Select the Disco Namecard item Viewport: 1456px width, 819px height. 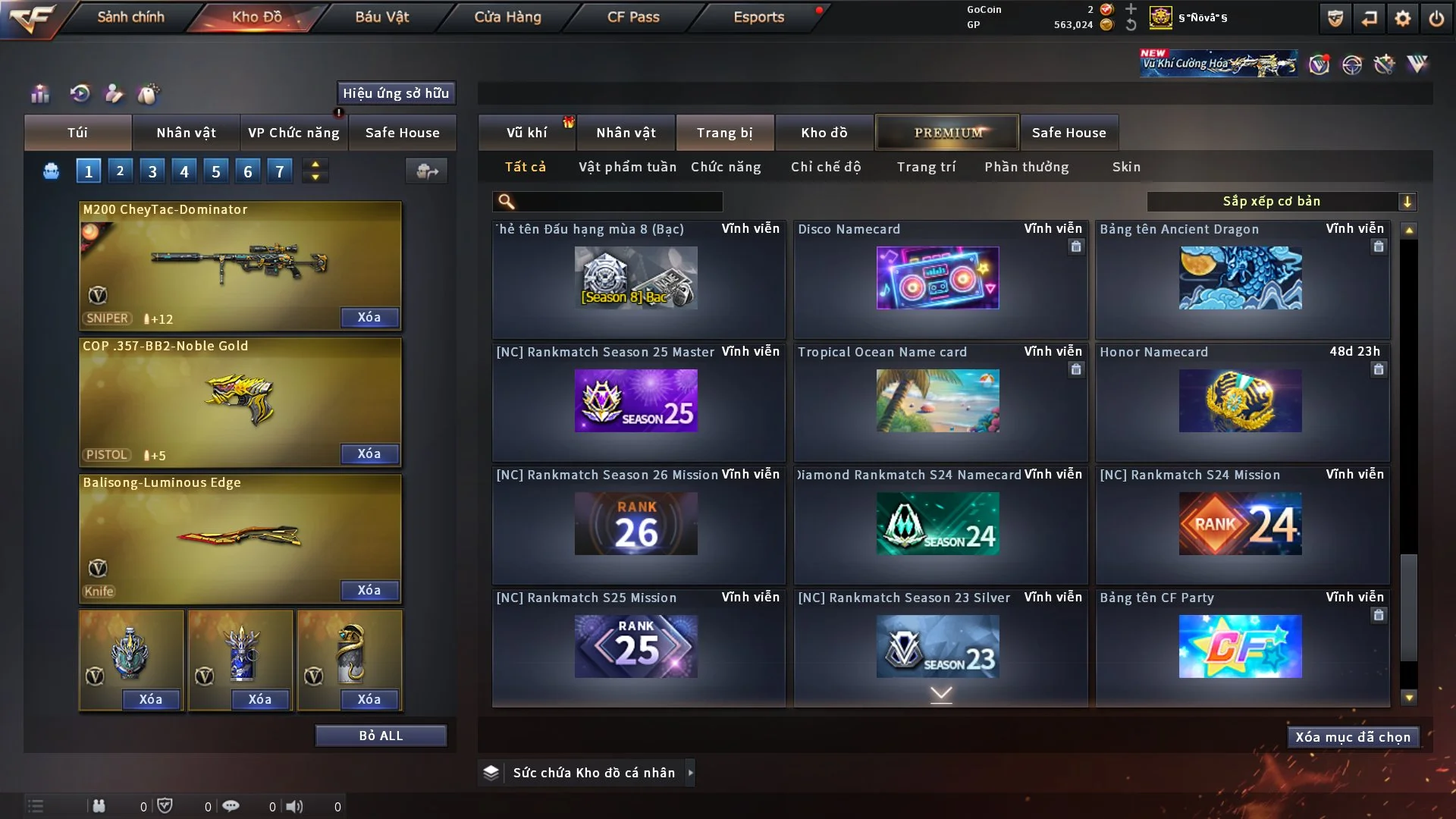pyautogui.click(x=938, y=278)
